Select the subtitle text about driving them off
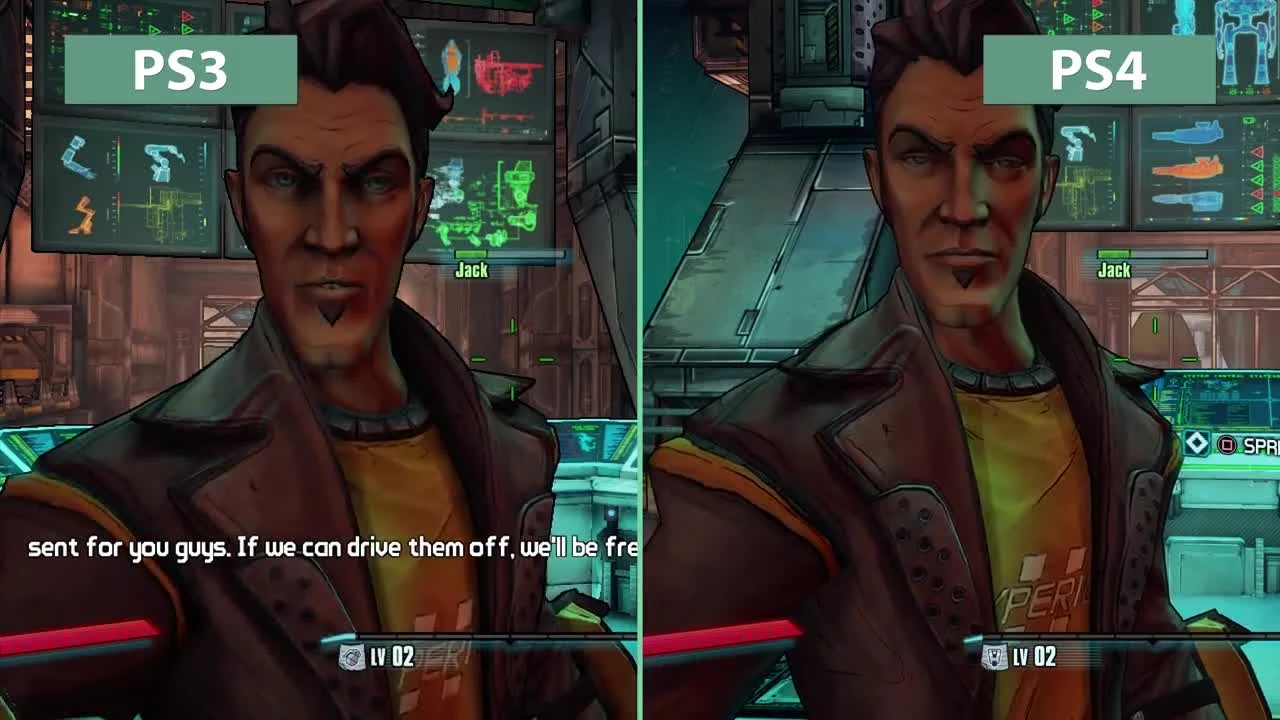1280x720 pixels. coord(330,548)
